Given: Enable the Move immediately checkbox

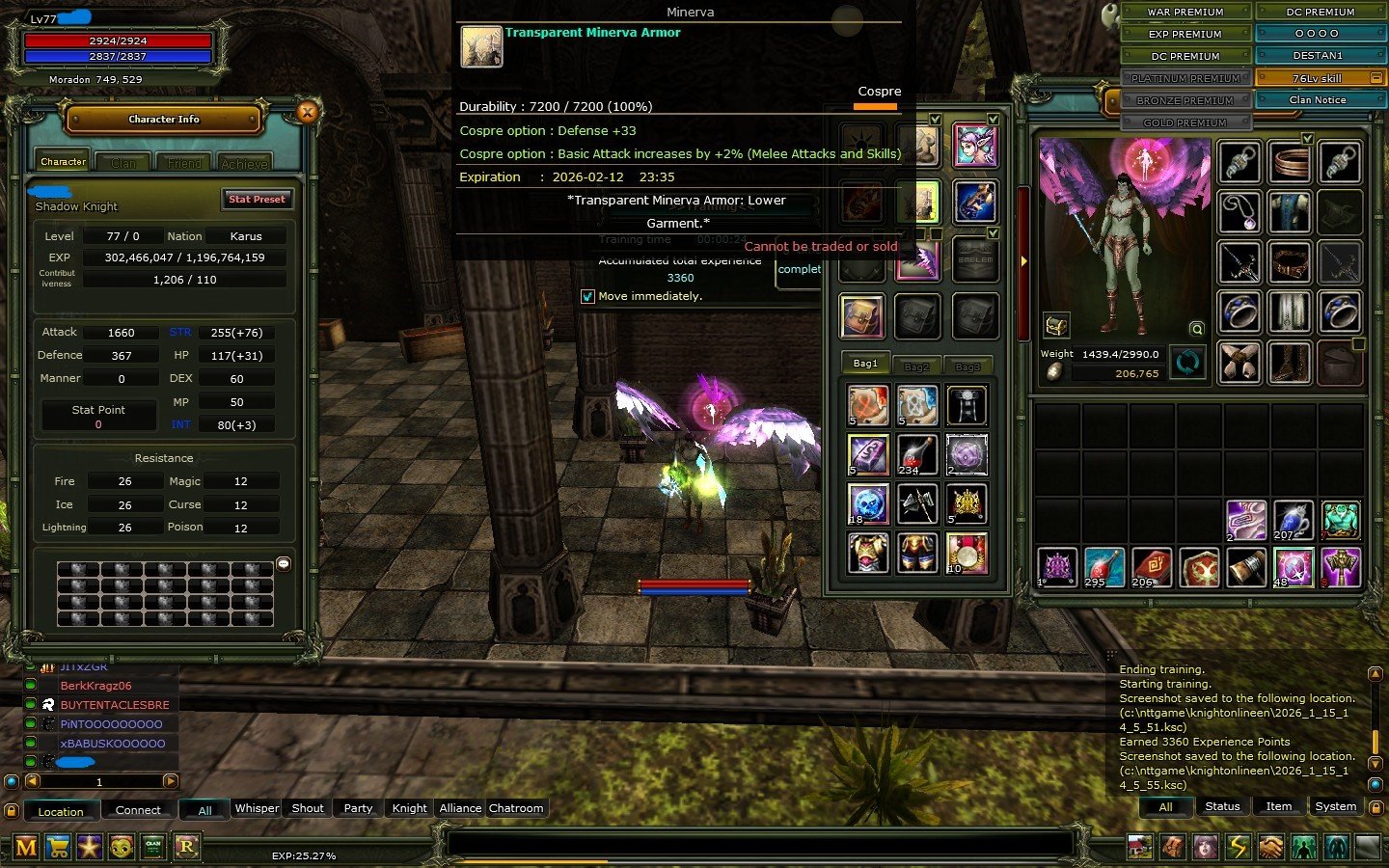Looking at the screenshot, I should tap(587, 296).
